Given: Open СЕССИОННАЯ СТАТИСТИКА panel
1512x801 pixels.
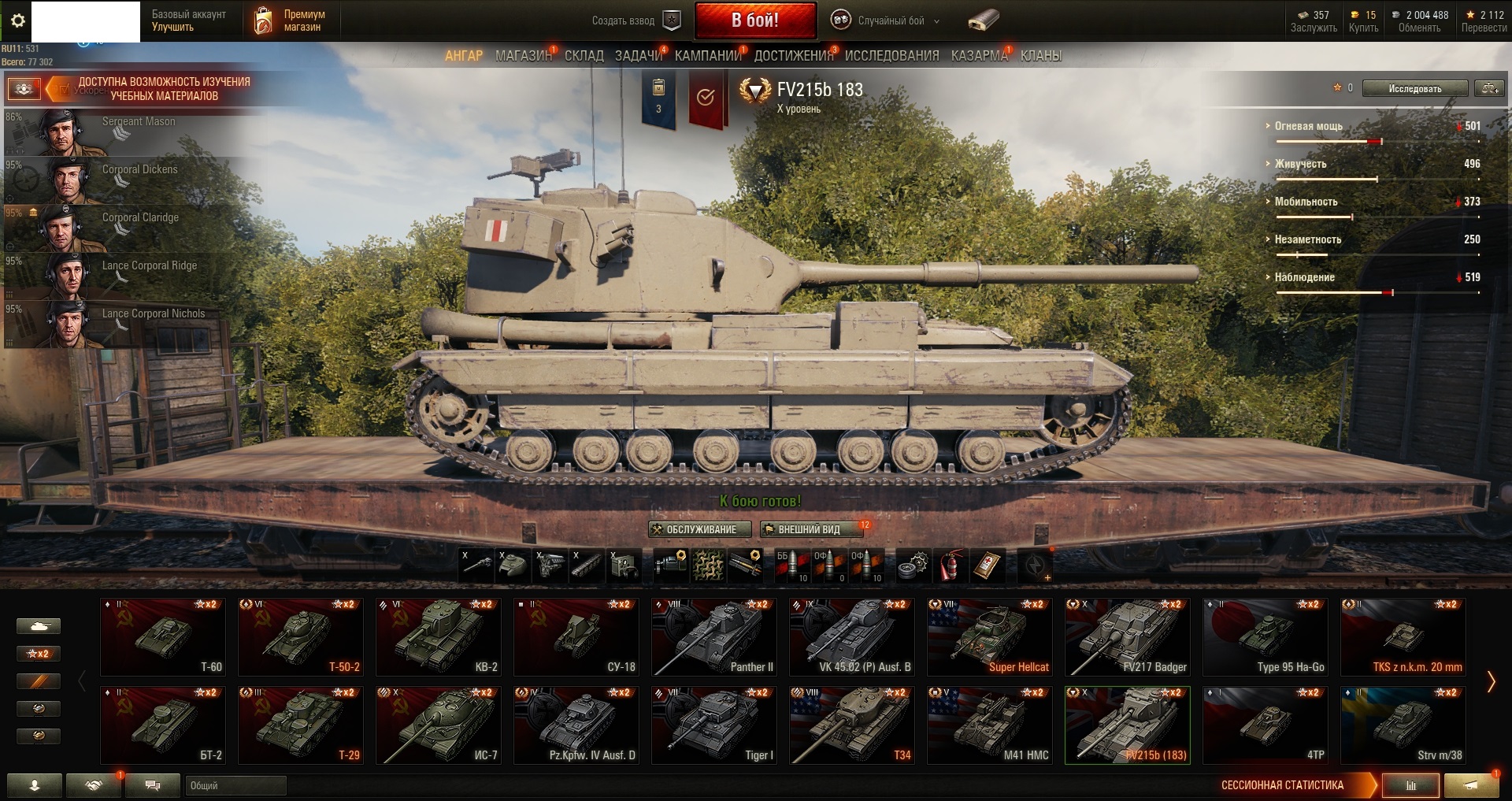Looking at the screenshot, I should pos(1282,784).
